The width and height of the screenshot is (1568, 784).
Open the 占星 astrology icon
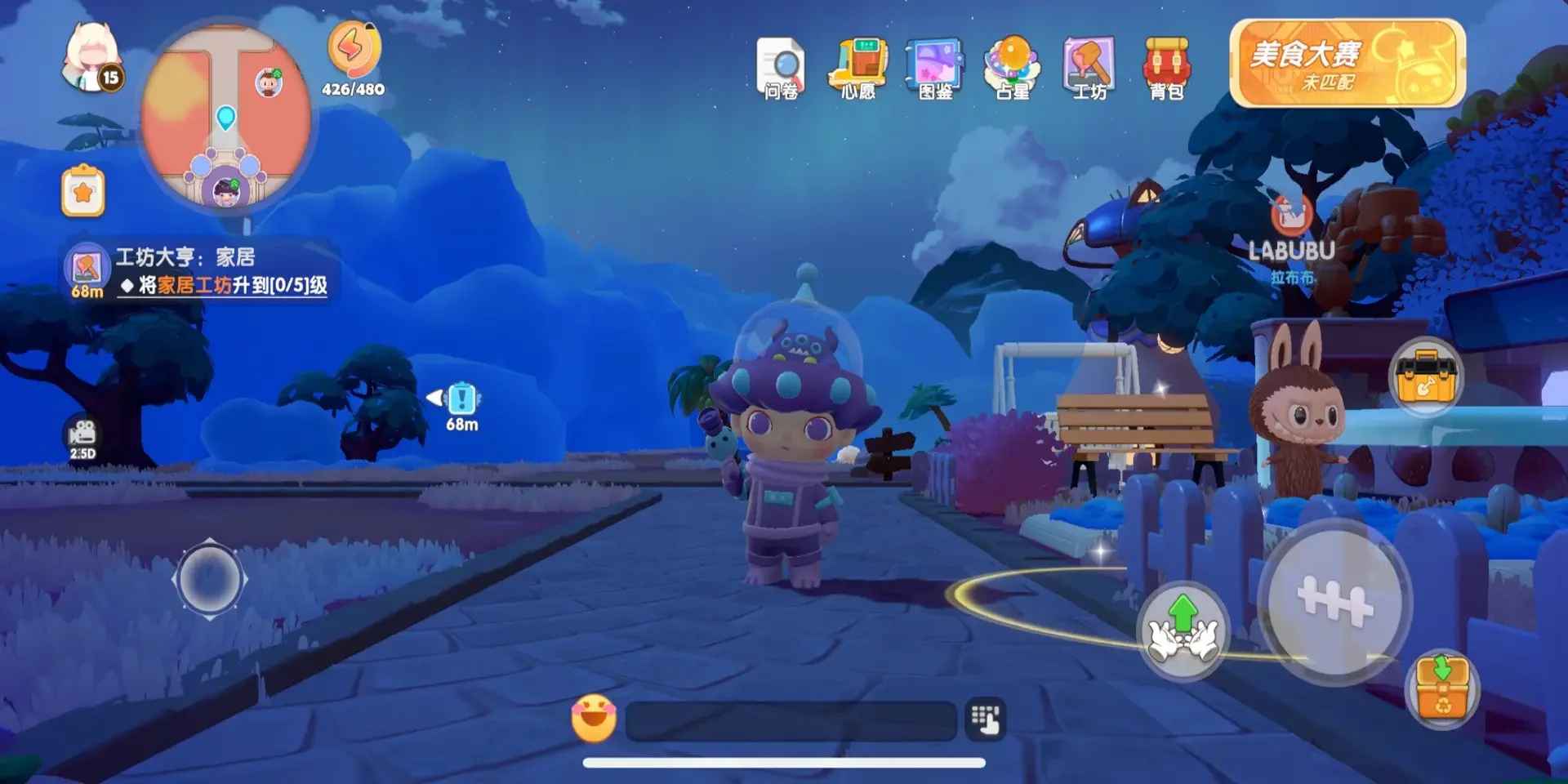(x=1013, y=68)
